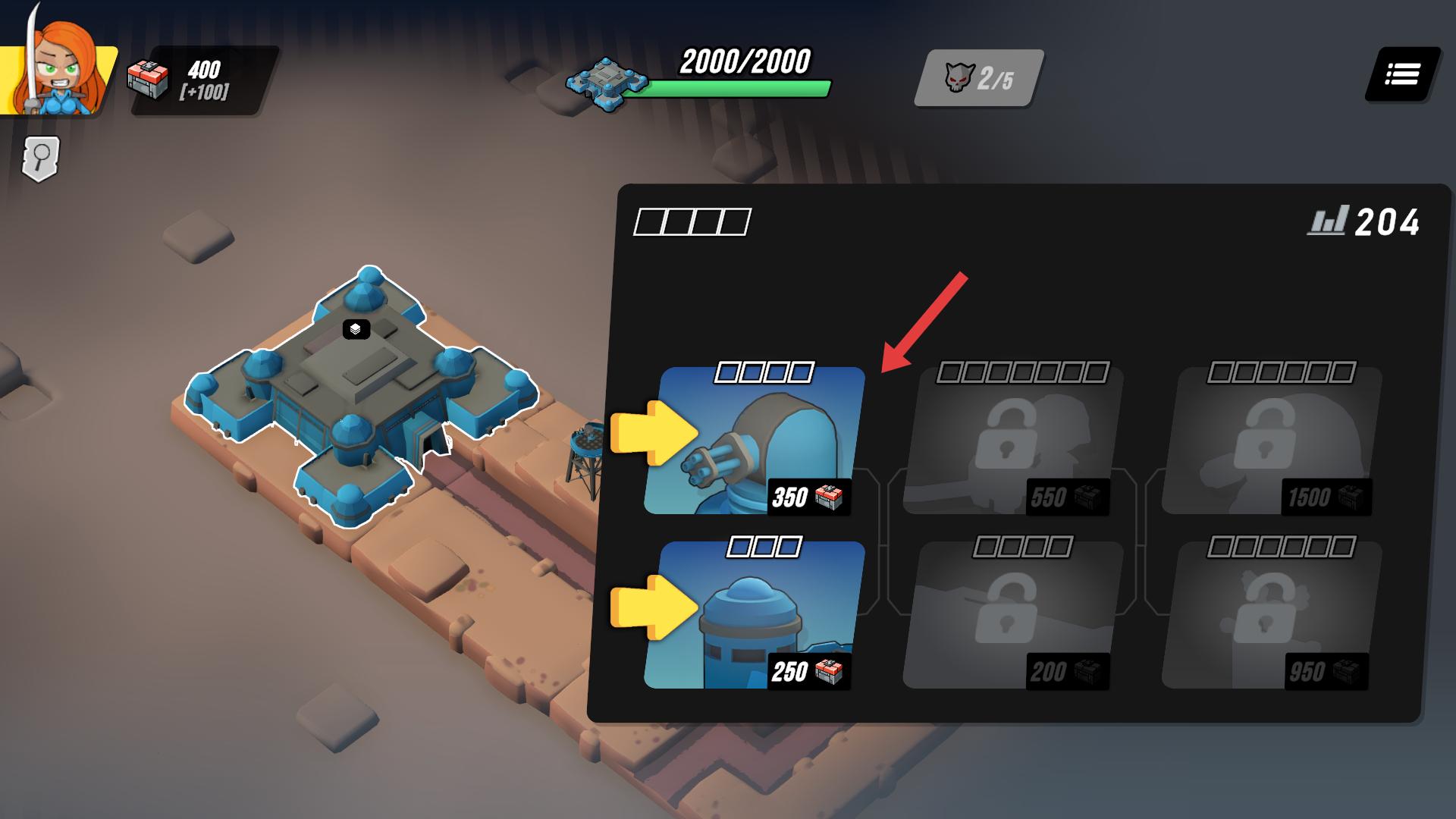
Task: Select the locked card costing 200
Action: coord(1013,616)
